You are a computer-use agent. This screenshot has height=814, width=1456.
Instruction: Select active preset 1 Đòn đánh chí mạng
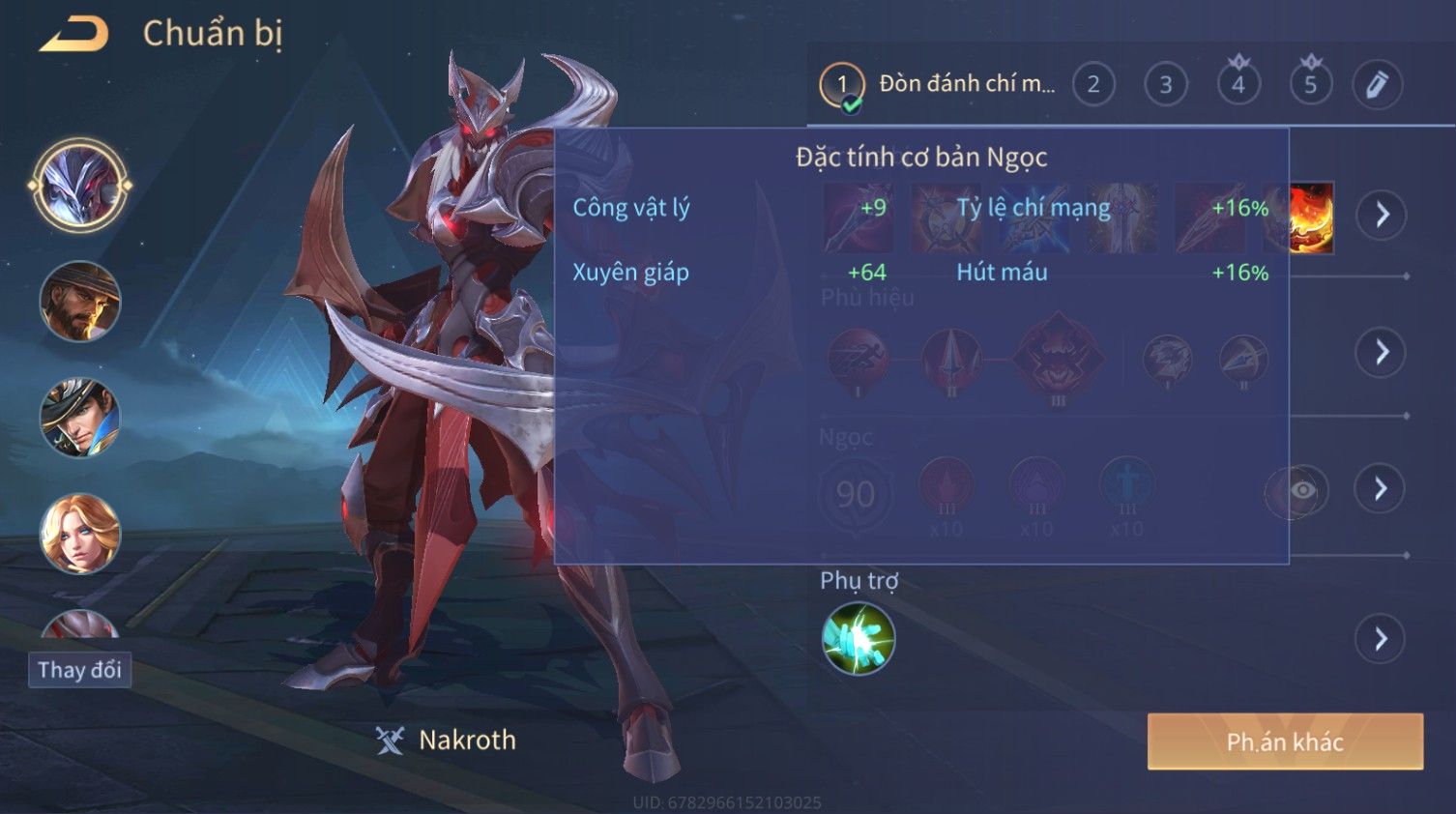click(938, 84)
